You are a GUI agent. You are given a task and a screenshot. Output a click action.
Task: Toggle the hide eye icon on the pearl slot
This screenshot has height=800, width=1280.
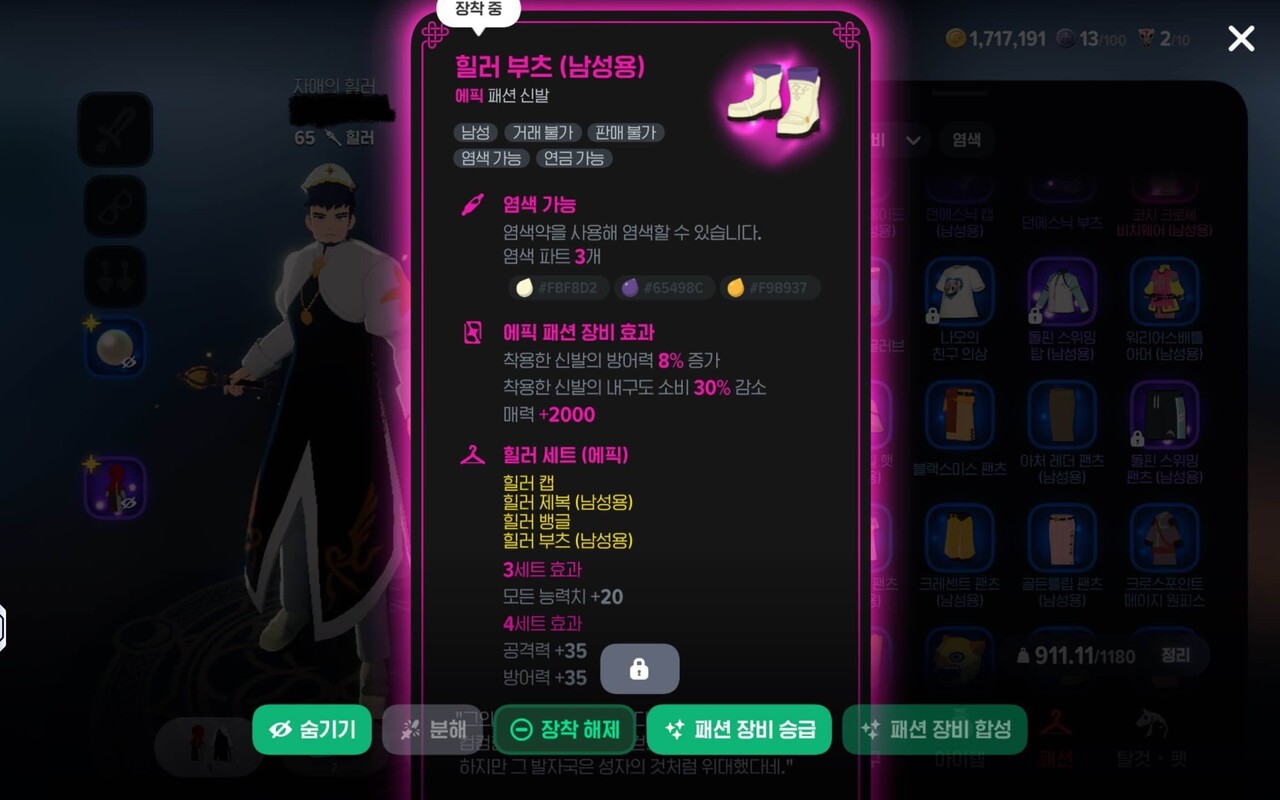coord(128,361)
